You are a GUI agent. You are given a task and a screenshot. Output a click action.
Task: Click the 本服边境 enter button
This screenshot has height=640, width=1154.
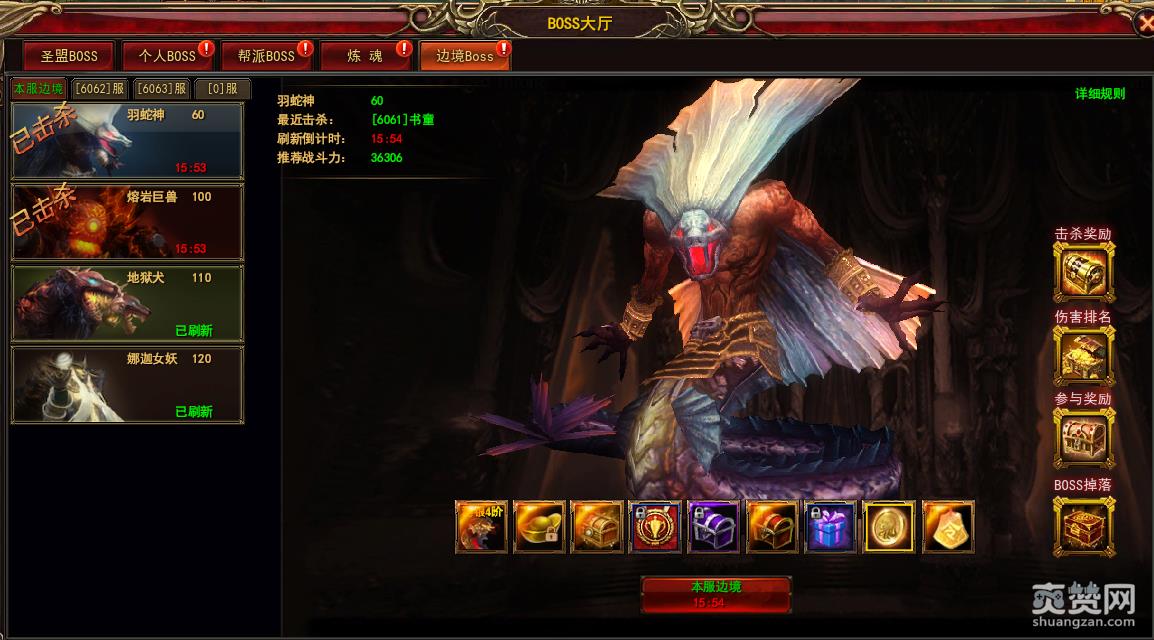pyautogui.click(x=716, y=594)
